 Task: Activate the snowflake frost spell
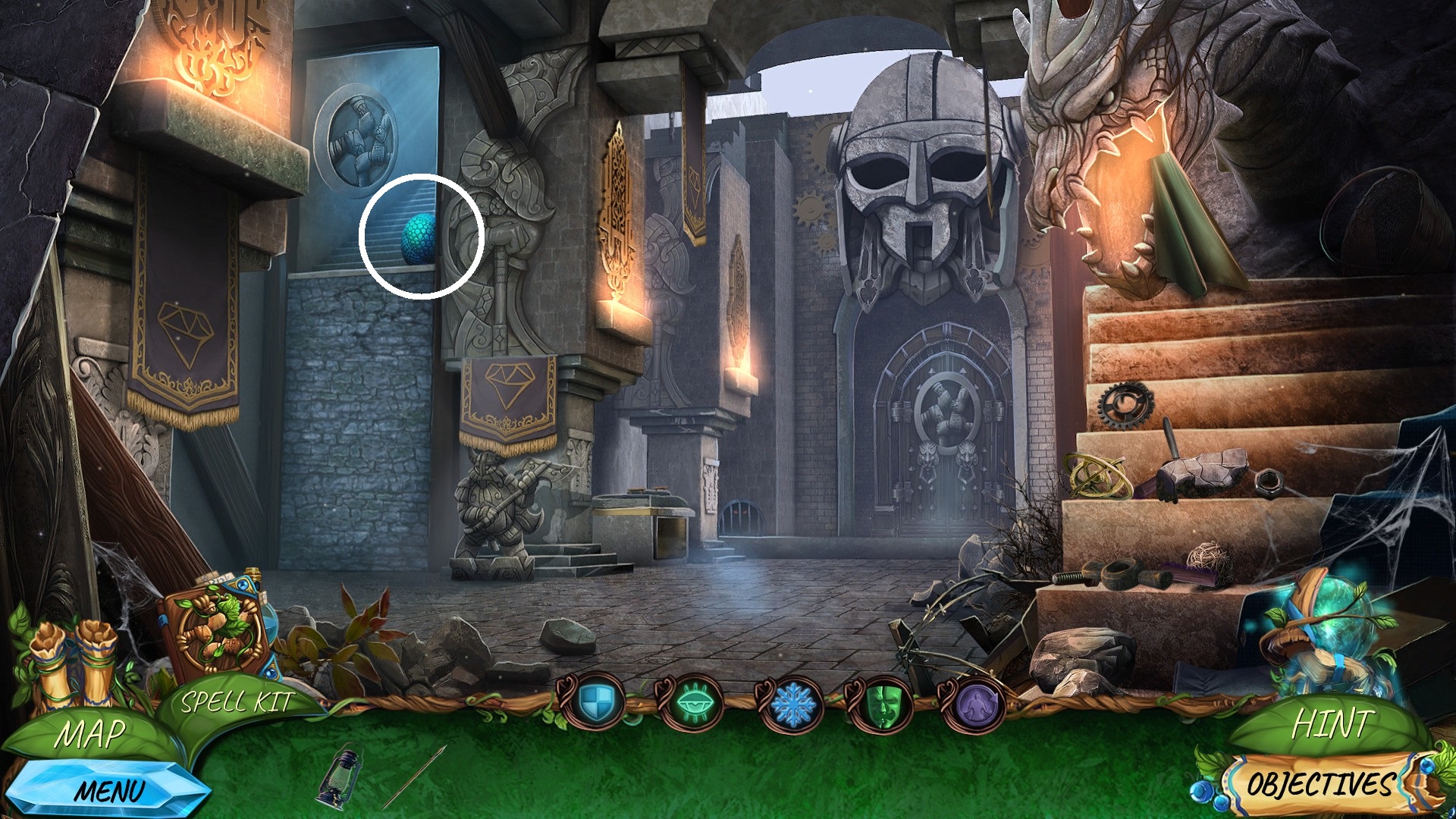tap(792, 705)
